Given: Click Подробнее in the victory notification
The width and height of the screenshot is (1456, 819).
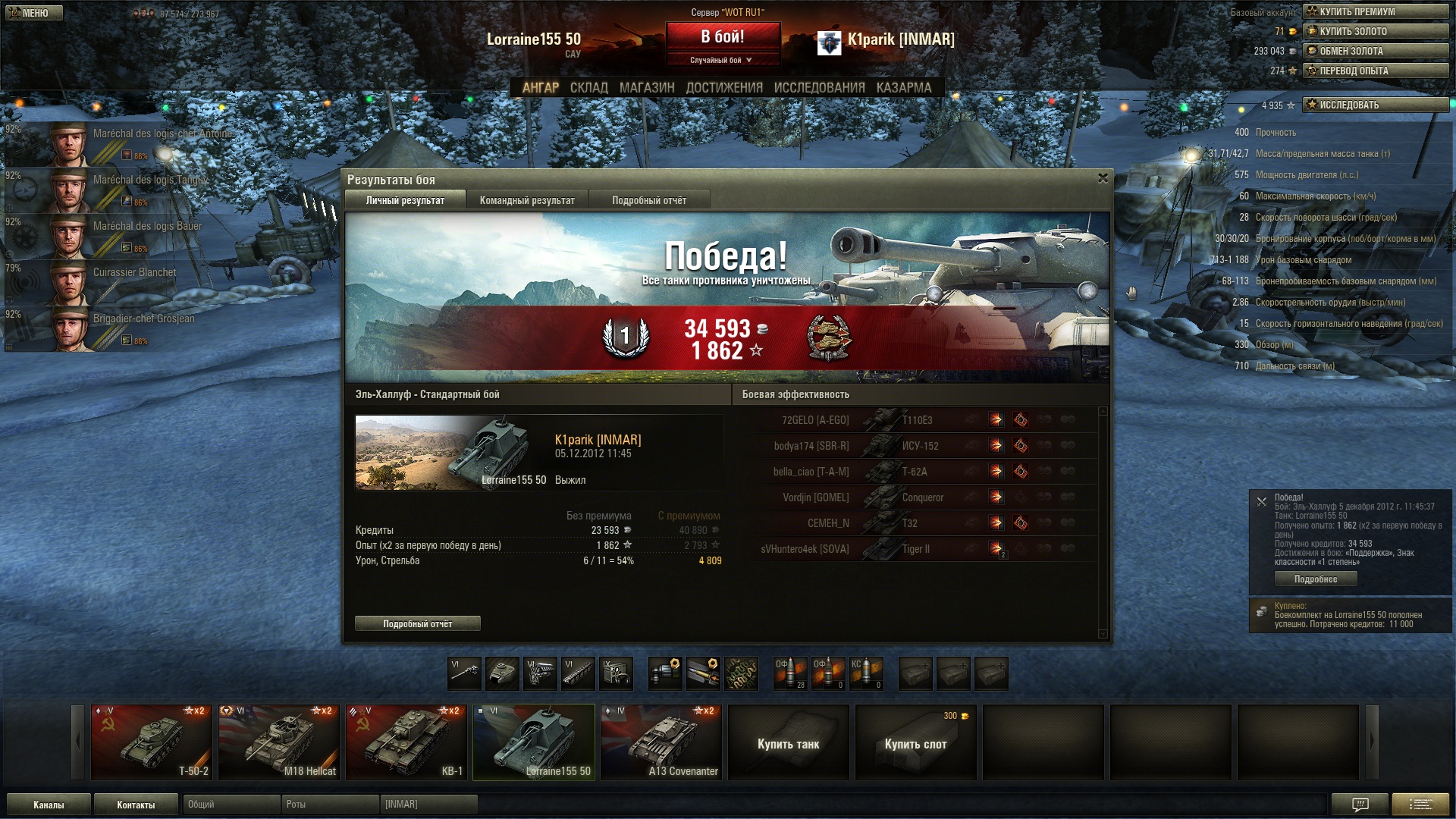Looking at the screenshot, I should 1315,579.
